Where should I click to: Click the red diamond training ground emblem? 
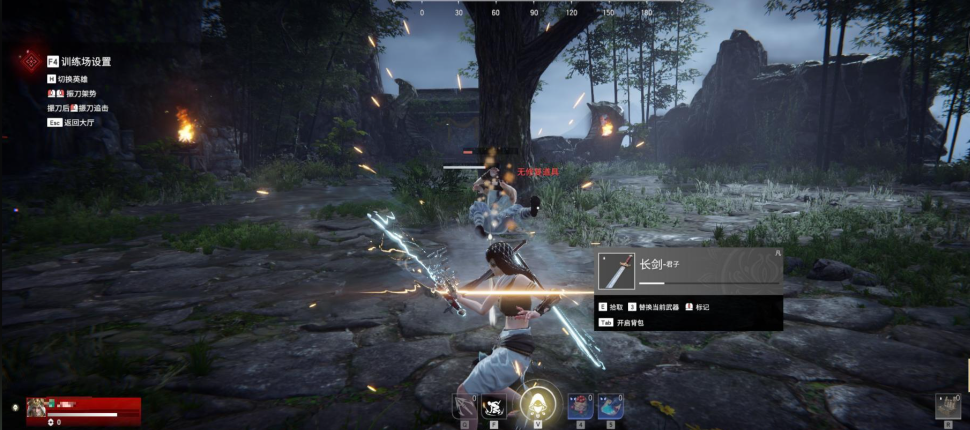click(30, 61)
